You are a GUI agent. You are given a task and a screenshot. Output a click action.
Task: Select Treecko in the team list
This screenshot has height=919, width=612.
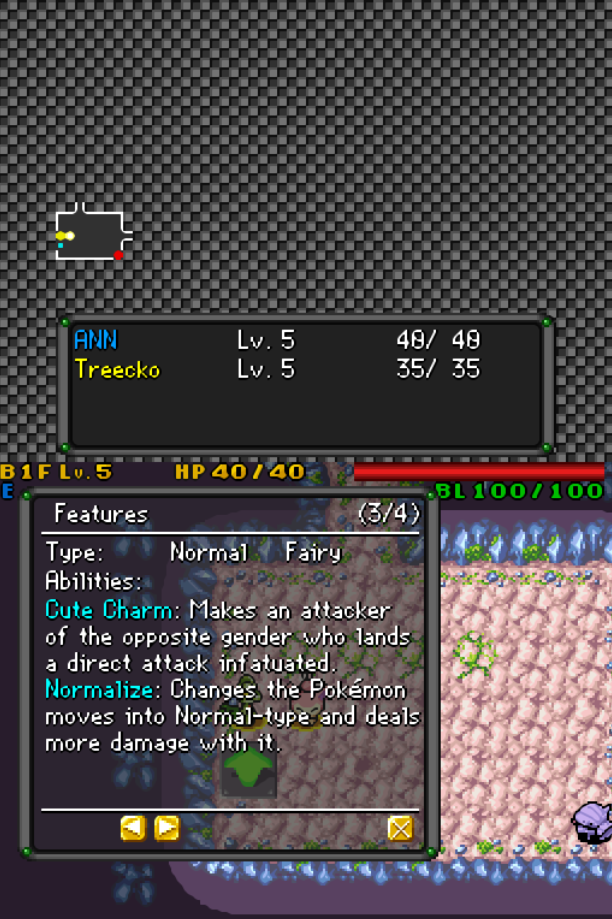click(117, 369)
